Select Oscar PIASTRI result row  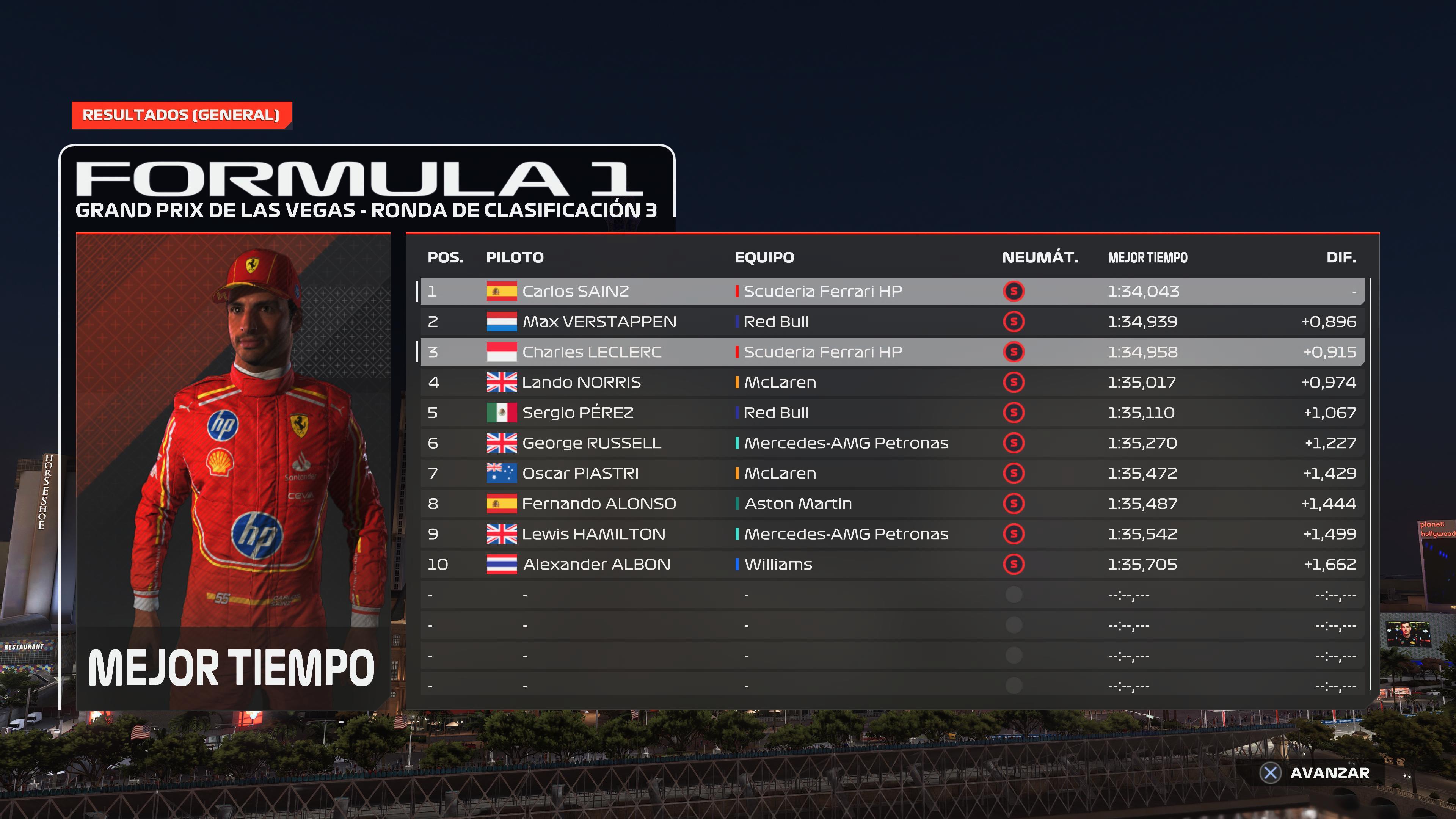pos(892,474)
